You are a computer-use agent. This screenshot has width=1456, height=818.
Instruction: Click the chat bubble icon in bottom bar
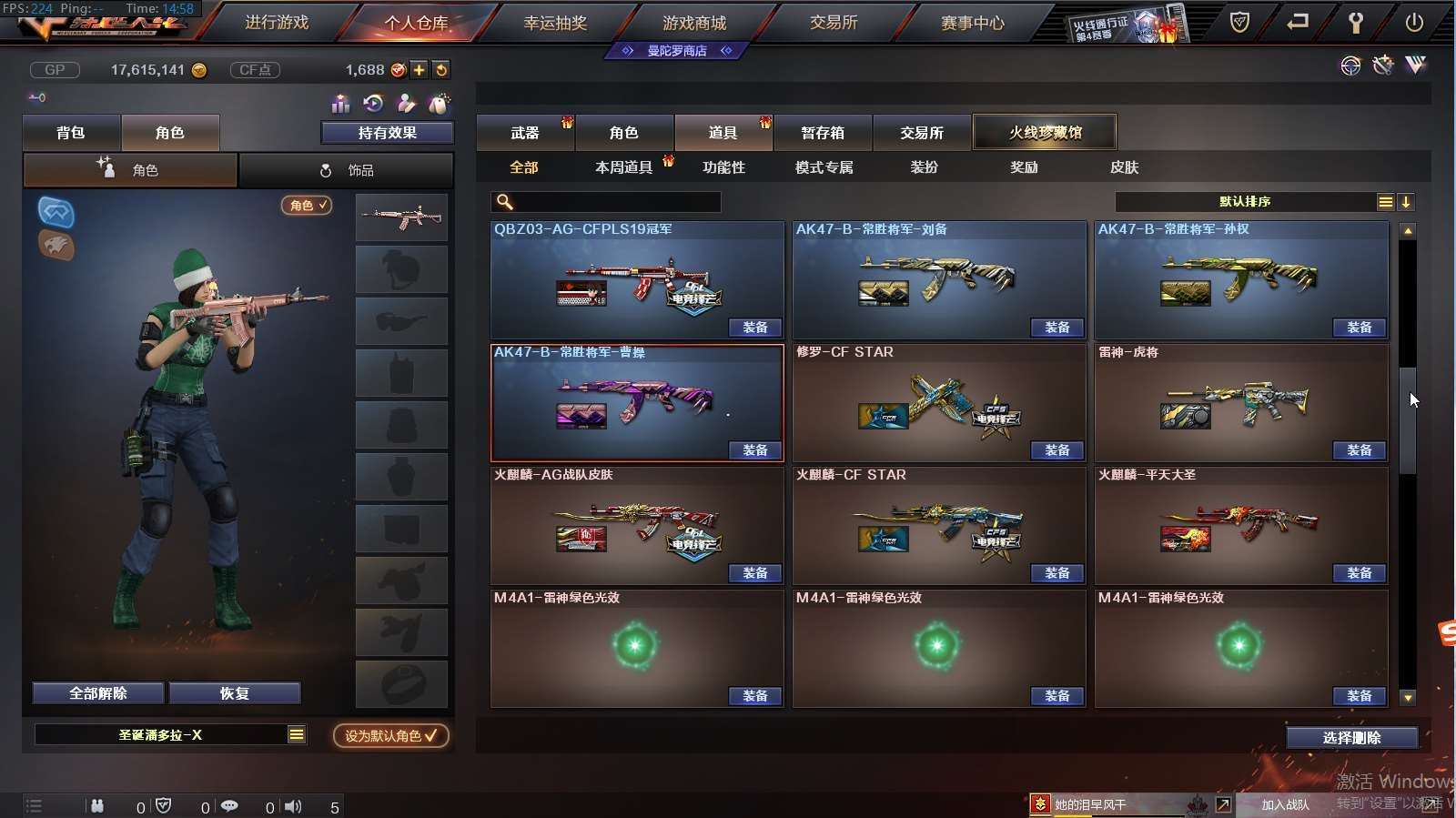(x=229, y=804)
